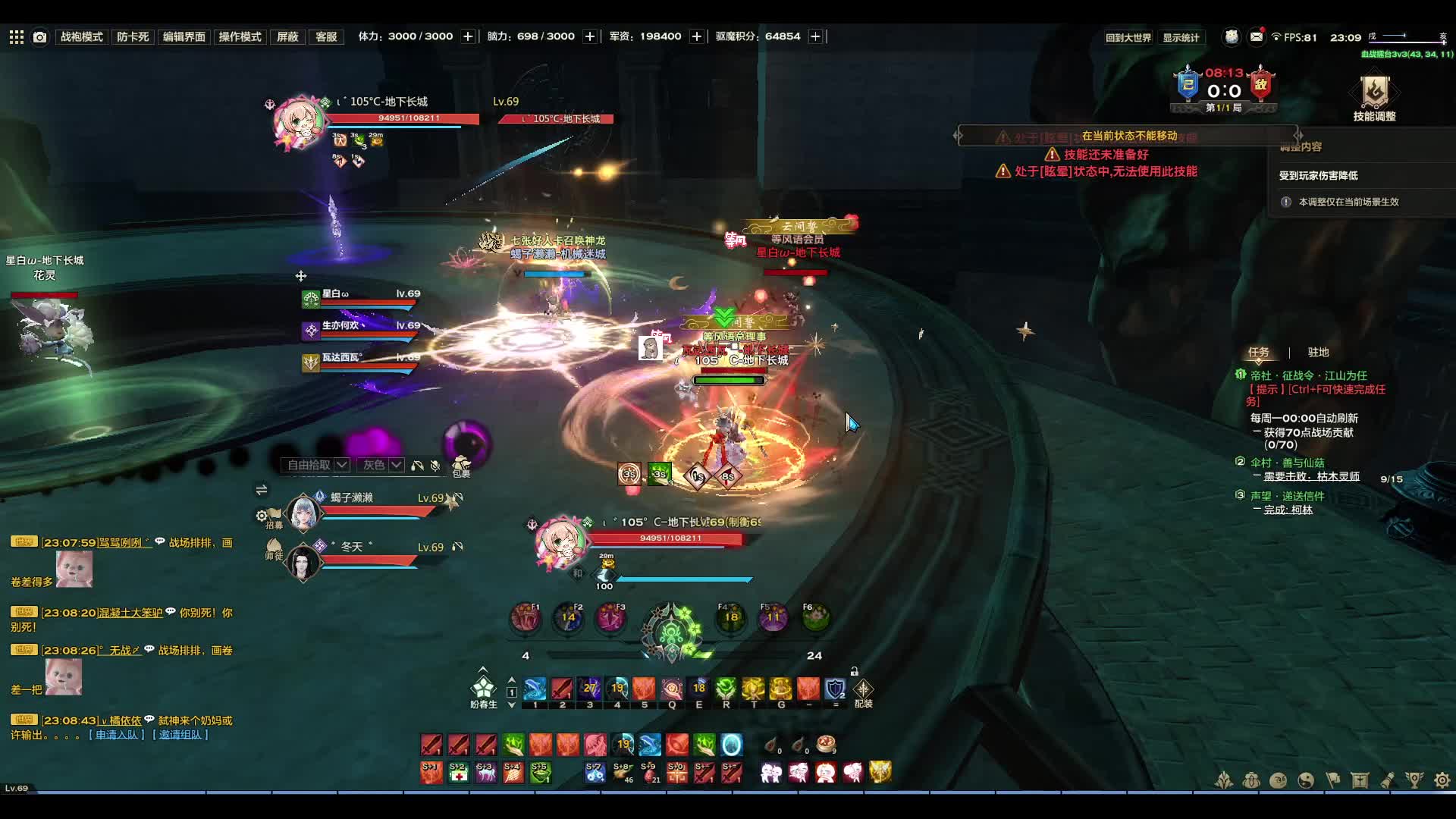
Task: Take a screenshot with the camera icon
Action: click(x=40, y=36)
